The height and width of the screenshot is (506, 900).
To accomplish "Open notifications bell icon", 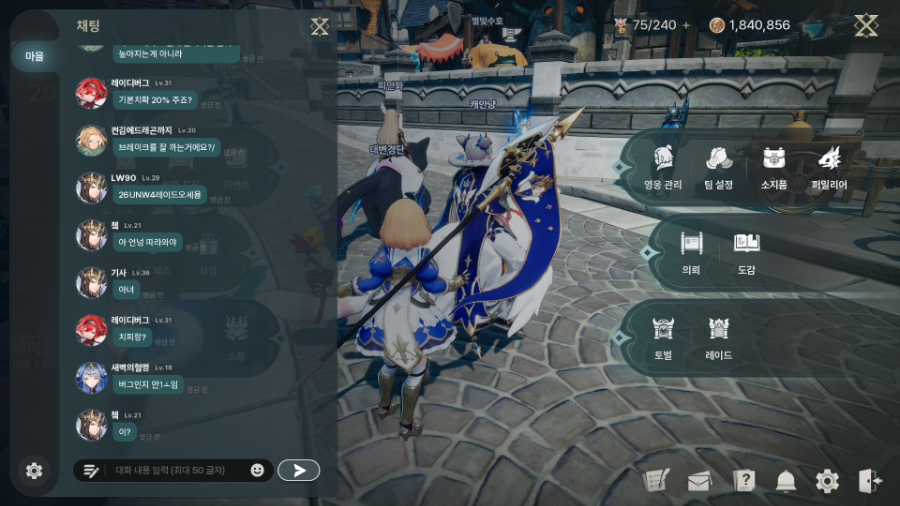I will (786, 481).
